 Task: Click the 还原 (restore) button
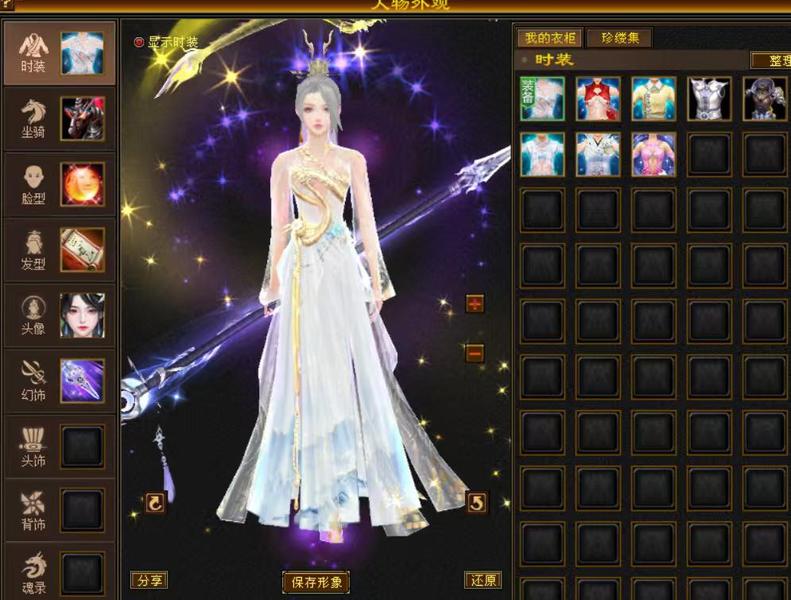coord(483,580)
